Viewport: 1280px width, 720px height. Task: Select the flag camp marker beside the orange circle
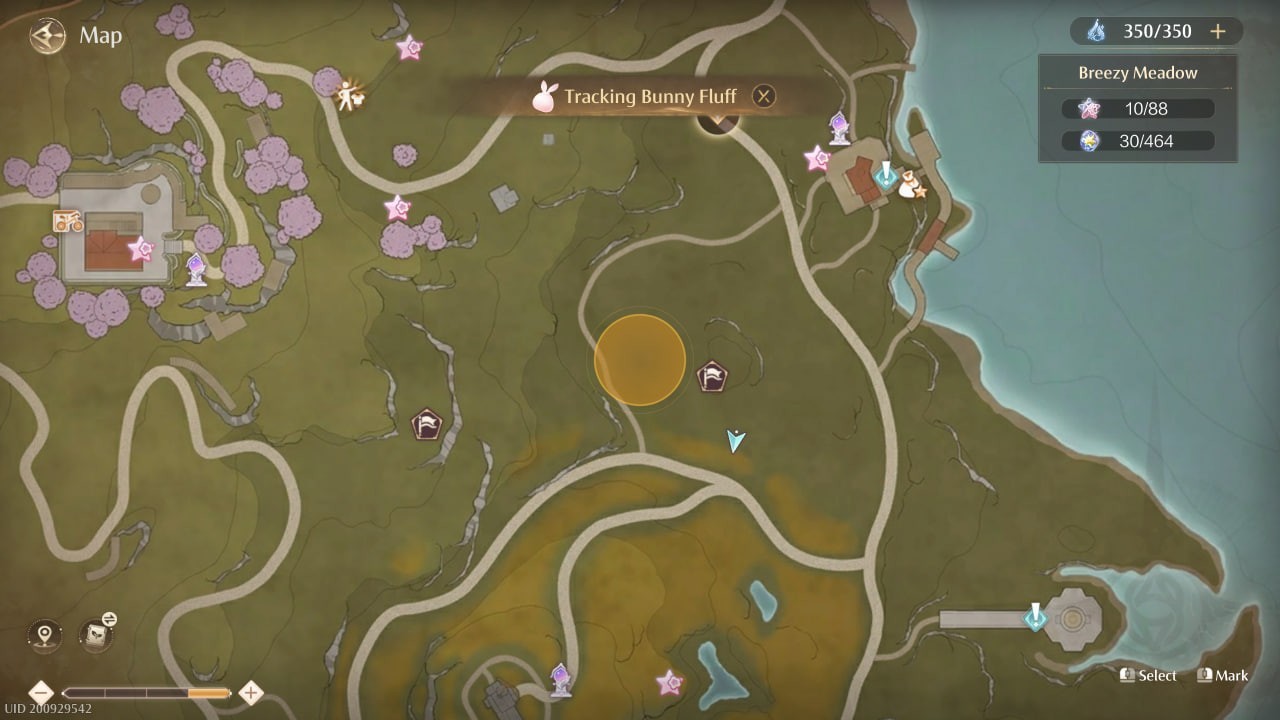pyautogui.click(x=714, y=377)
